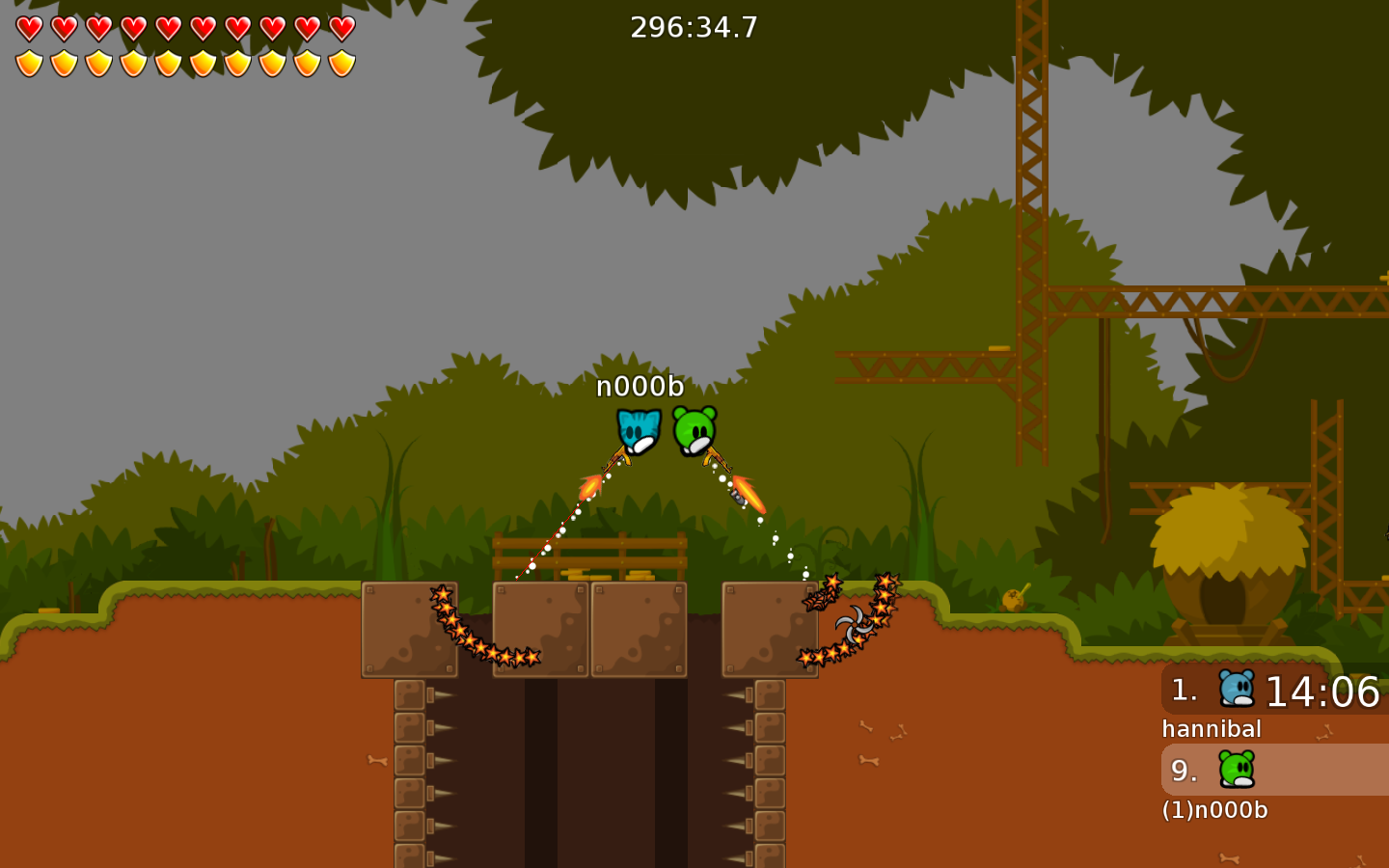Click the final shield in the armor row
1389x868 pixels.
point(341,62)
